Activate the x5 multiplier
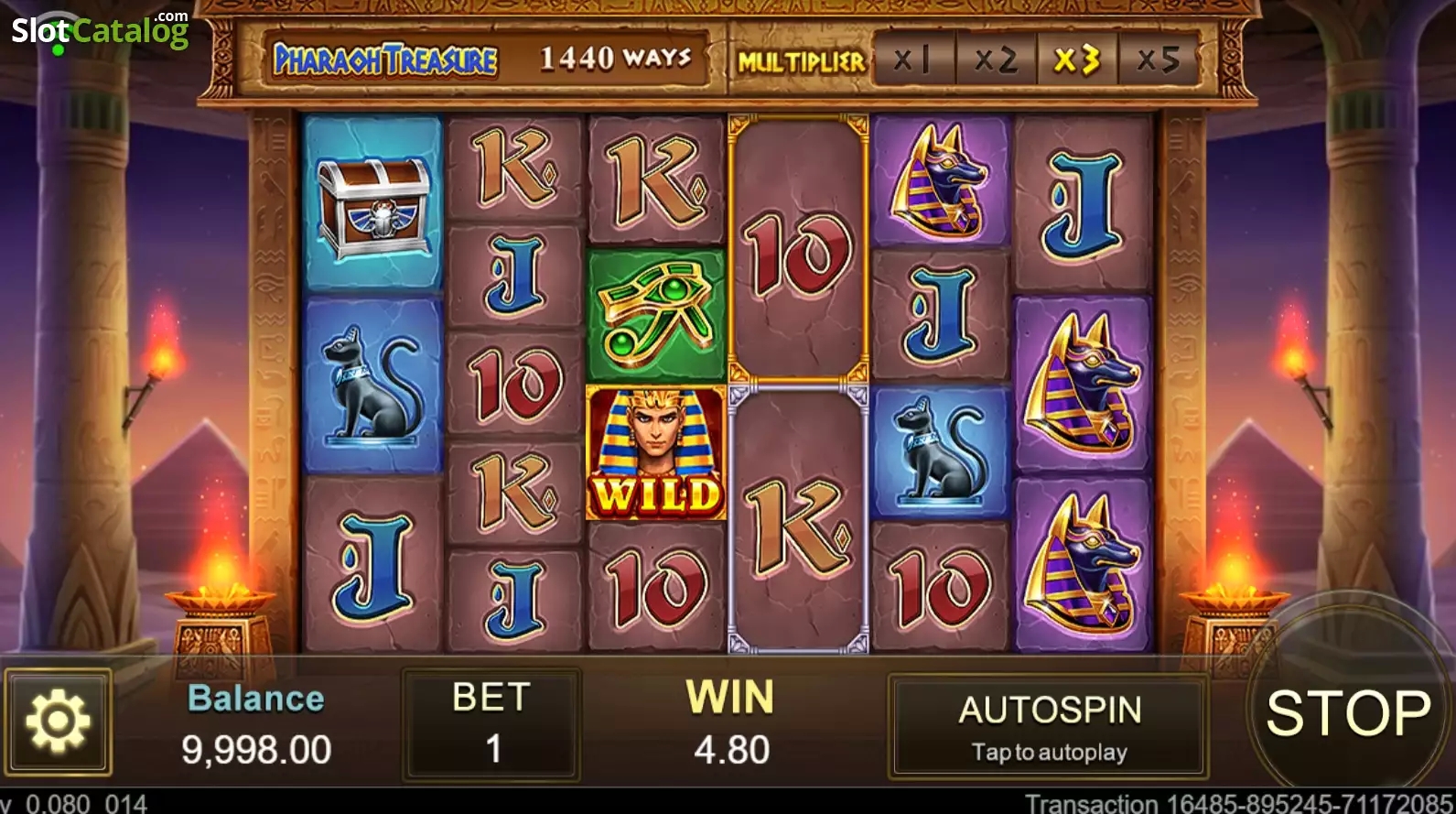1456x814 pixels. pos(1159,60)
